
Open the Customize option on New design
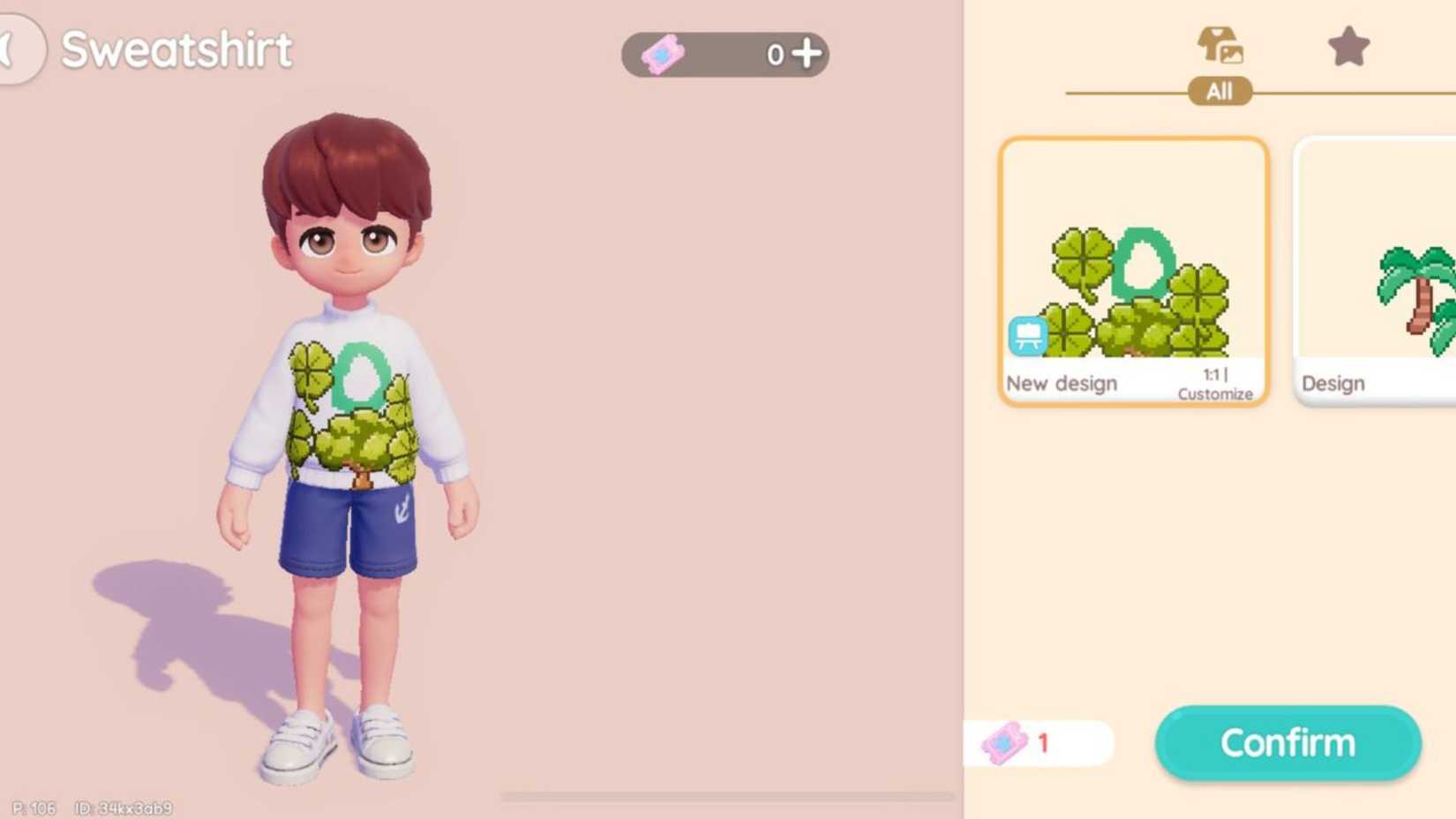point(1215,394)
